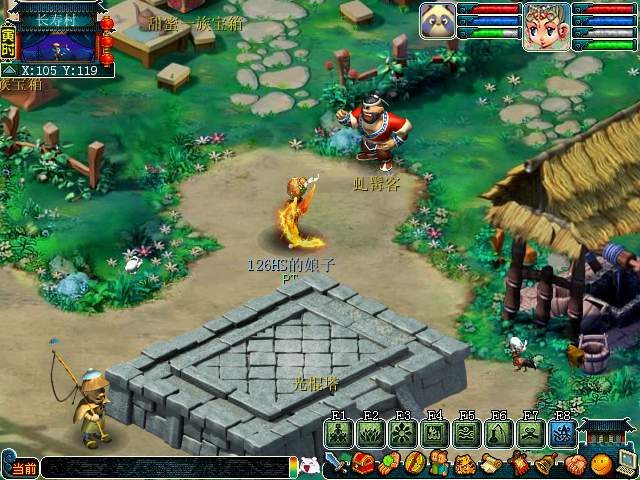
Task: Activate the F6 flask skill
Action: [x=499, y=433]
